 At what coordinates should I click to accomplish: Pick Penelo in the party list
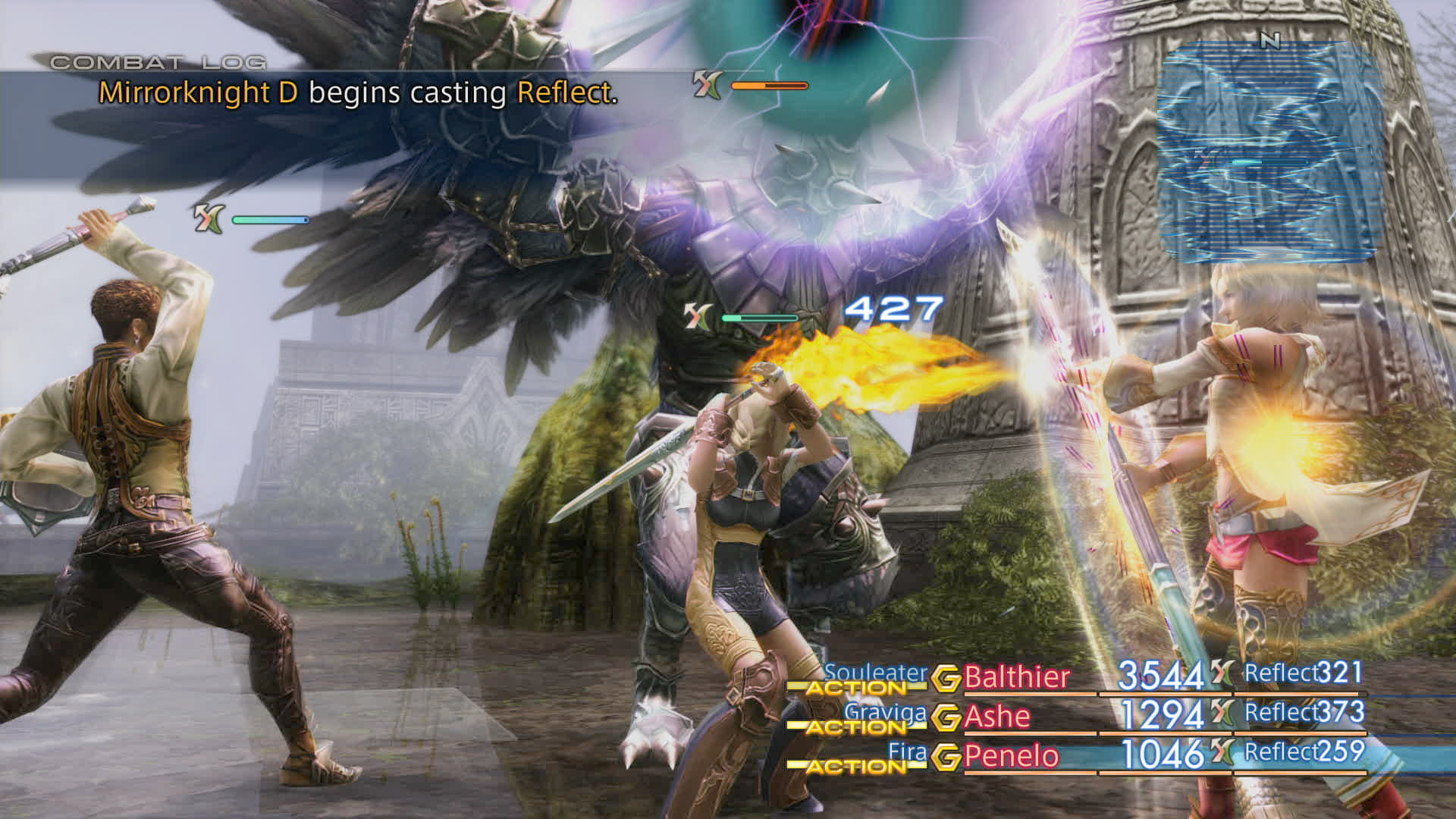[x=1011, y=756]
